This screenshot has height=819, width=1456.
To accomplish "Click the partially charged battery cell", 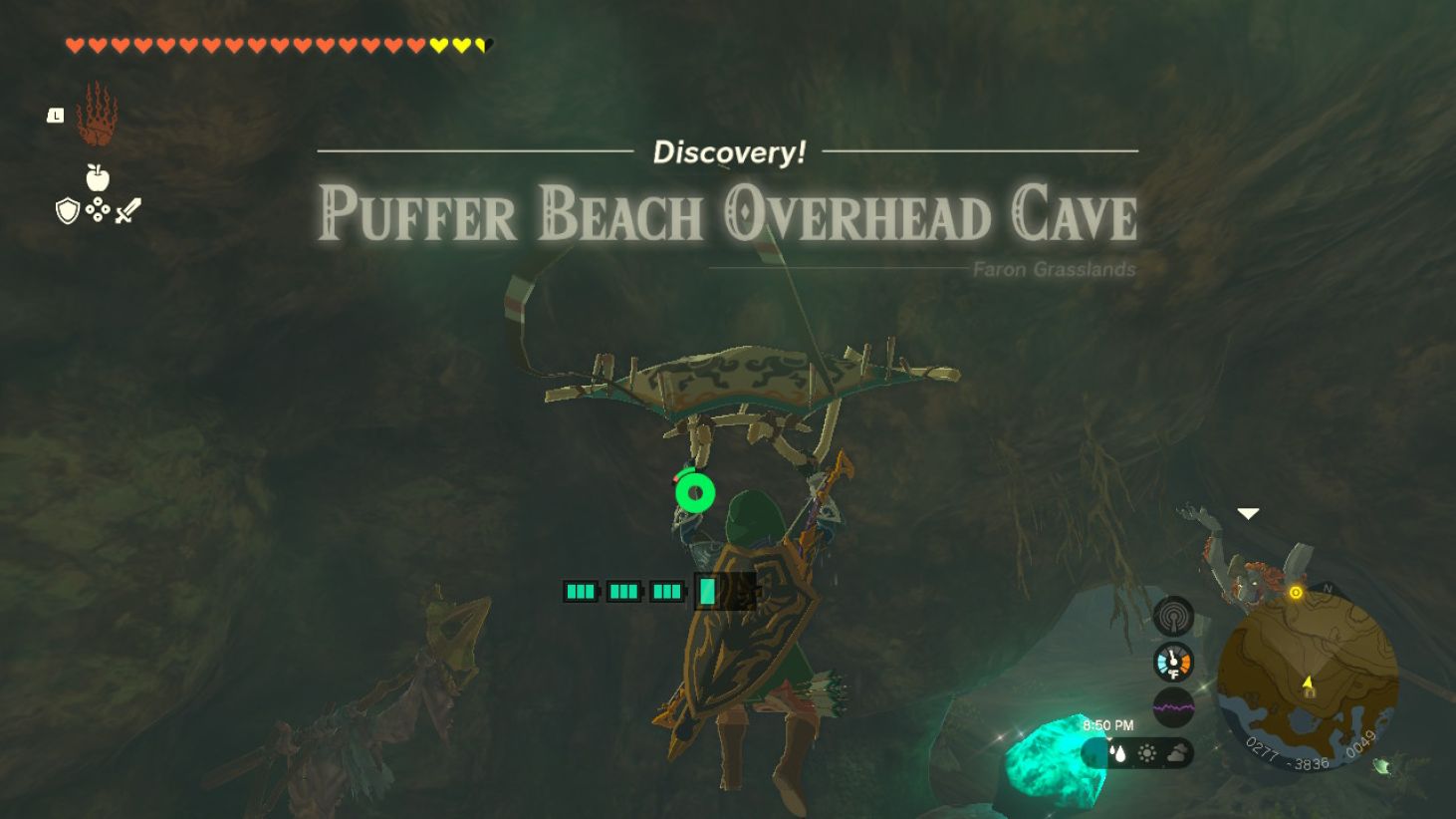I will tap(709, 591).
